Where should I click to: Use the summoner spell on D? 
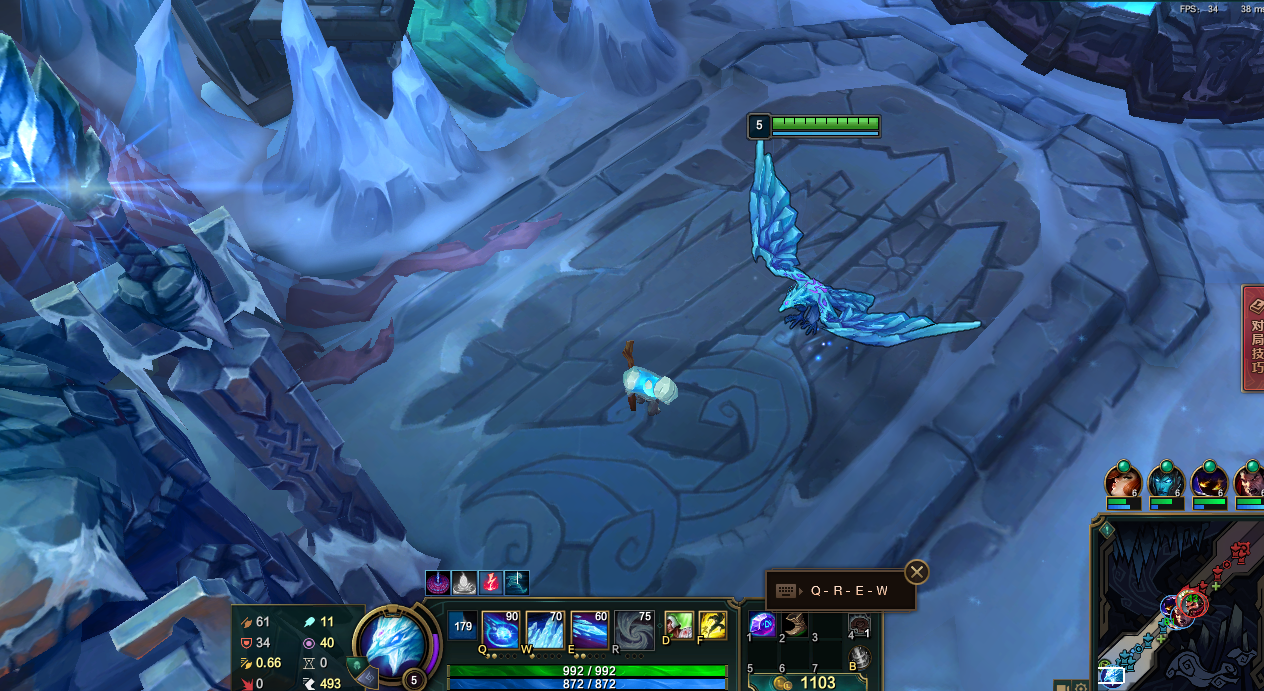pos(679,626)
